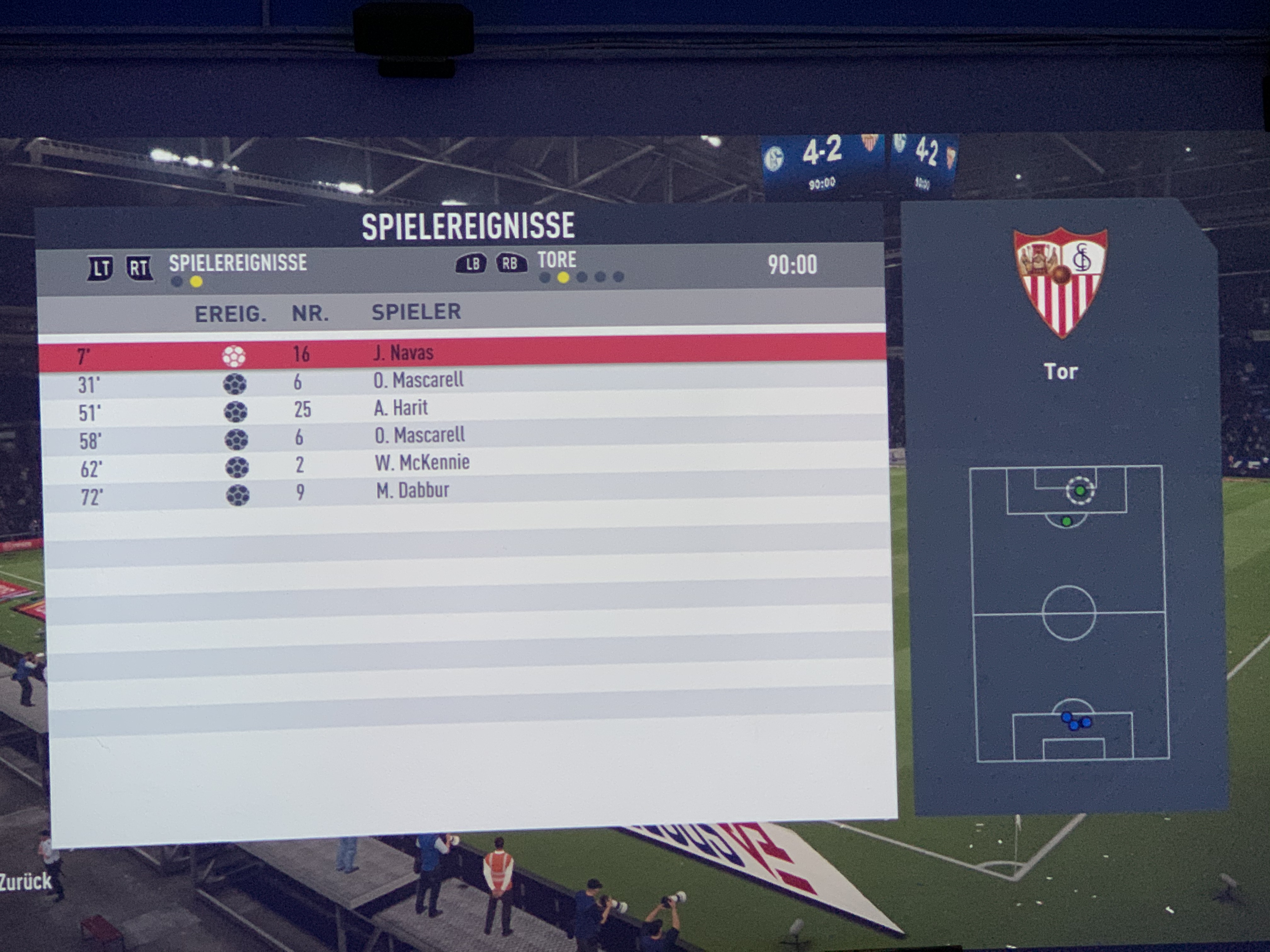Switch to the Tore filter tab

click(x=556, y=261)
